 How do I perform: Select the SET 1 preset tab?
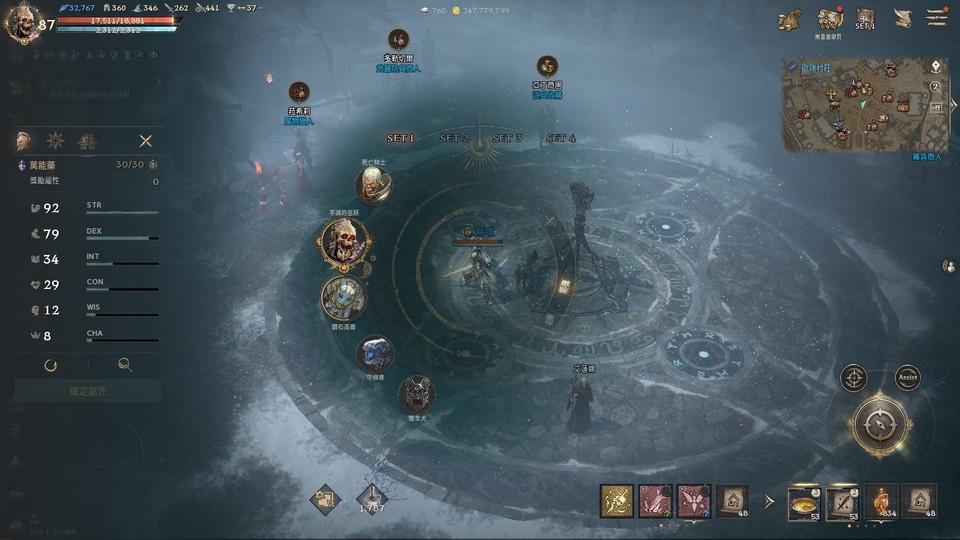click(x=400, y=138)
